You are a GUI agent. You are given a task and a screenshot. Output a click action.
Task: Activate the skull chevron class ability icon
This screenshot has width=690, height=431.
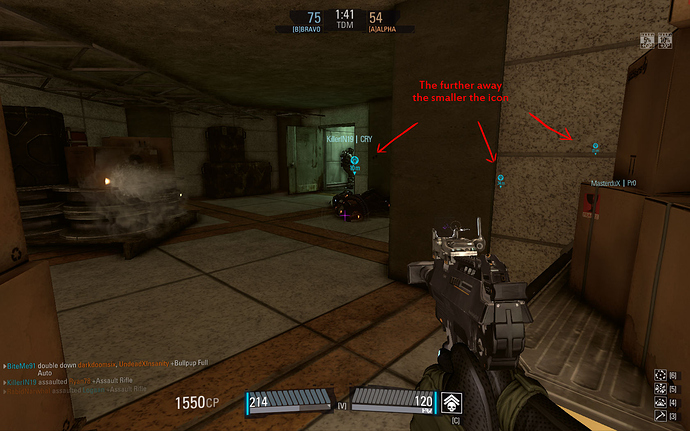(x=451, y=400)
